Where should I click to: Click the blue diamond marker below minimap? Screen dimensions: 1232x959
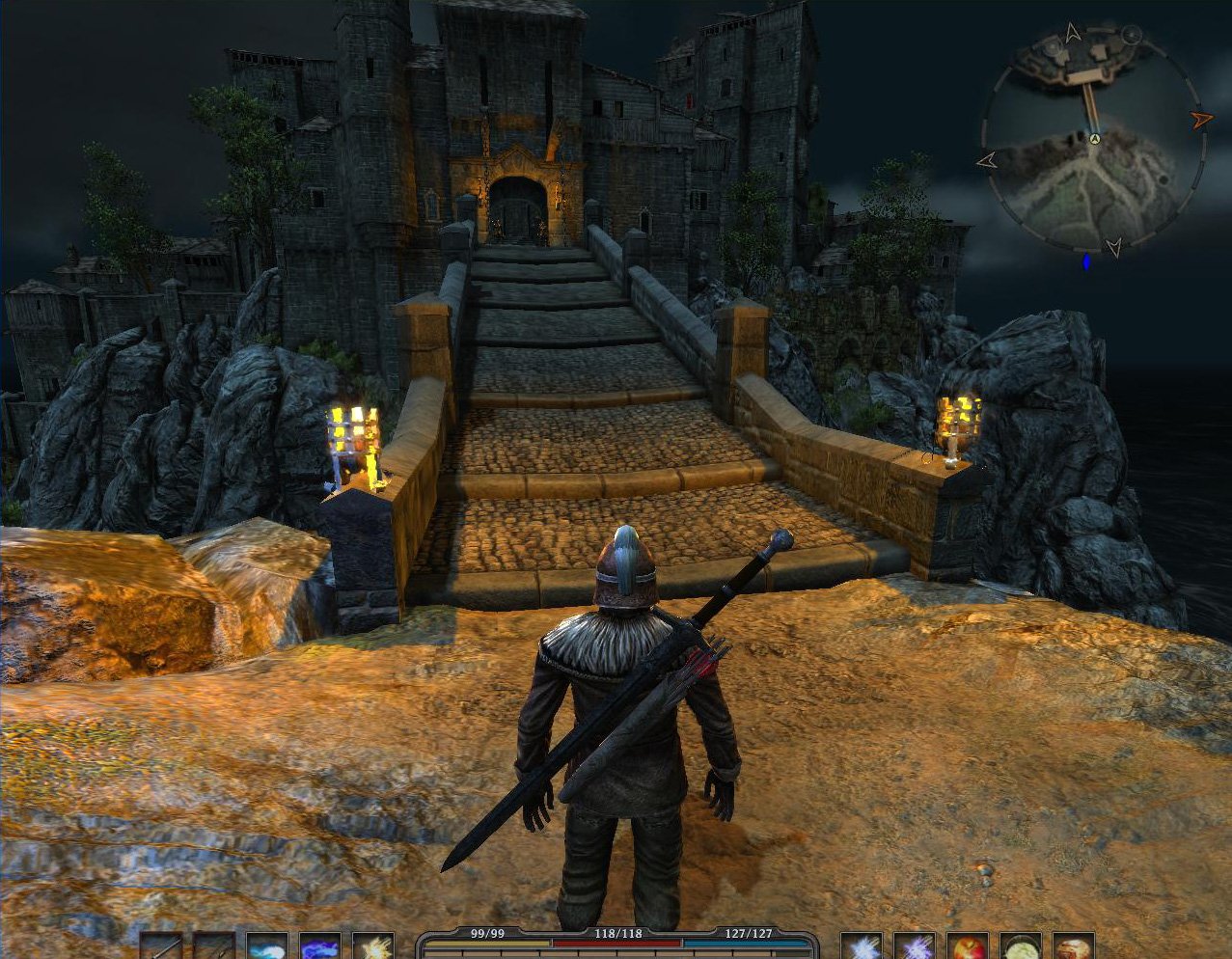click(1087, 260)
